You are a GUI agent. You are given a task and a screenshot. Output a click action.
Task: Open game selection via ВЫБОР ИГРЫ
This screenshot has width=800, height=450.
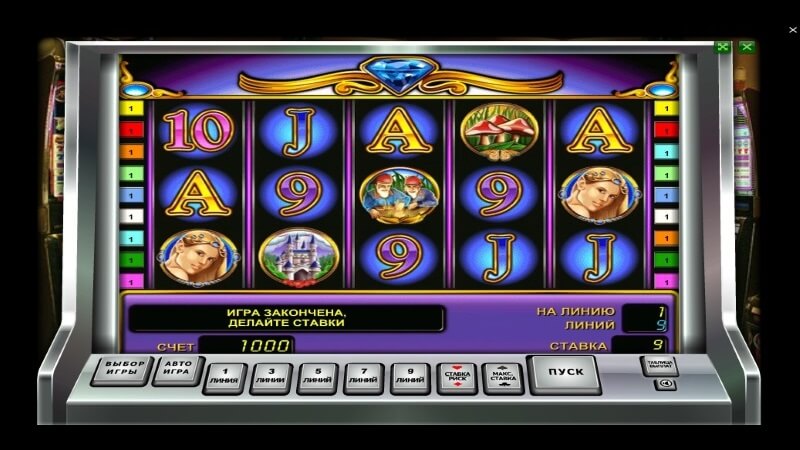[125, 369]
